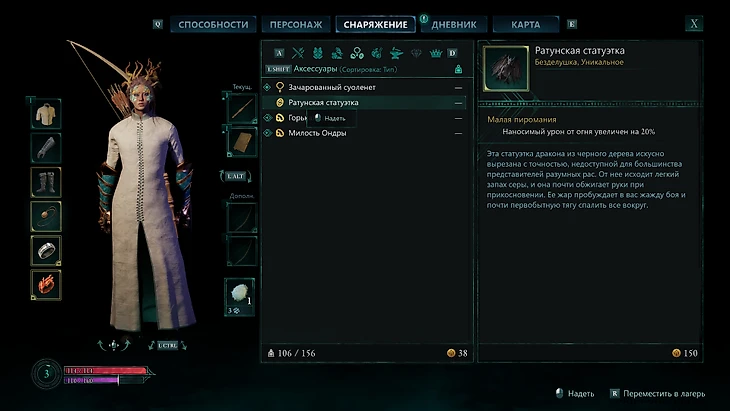Choose the anvil crafting materials category
This screenshot has height=411, width=730.
click(x=396, y=53)
